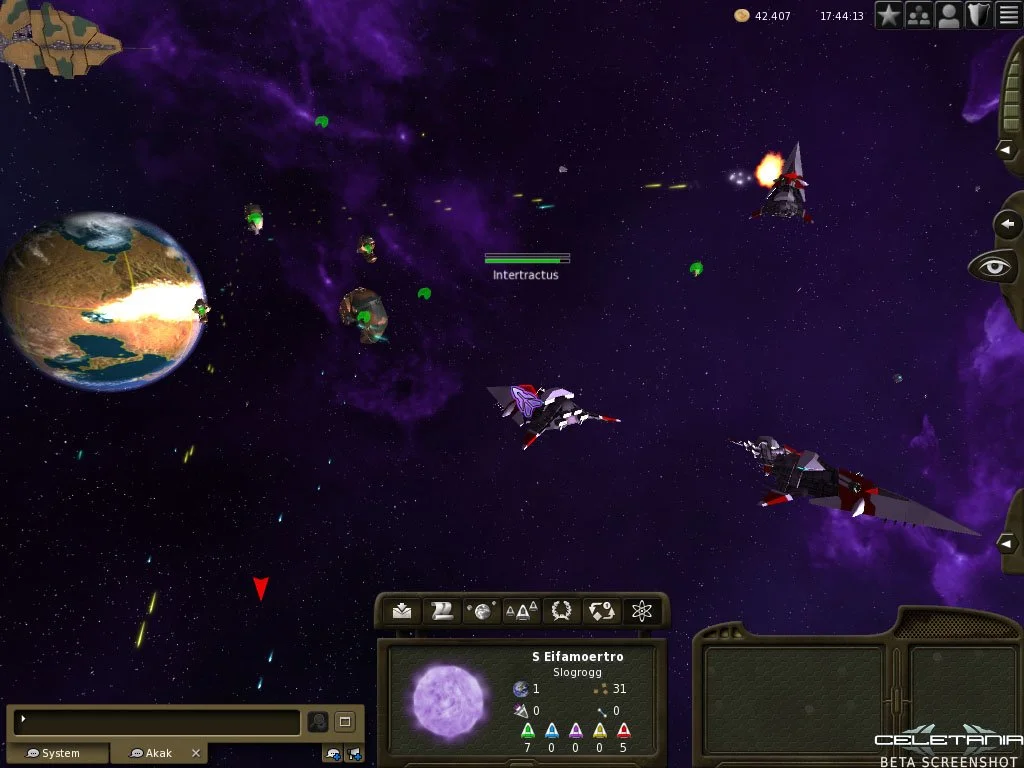Viewport: 1024px width, 768px height.
Task: Open the main menu with three lines
Action: tap(1008, 15)
